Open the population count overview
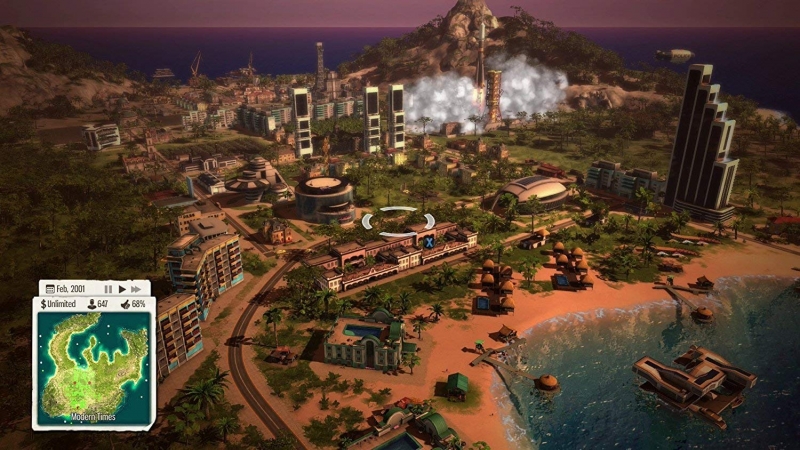 point(99,304)
